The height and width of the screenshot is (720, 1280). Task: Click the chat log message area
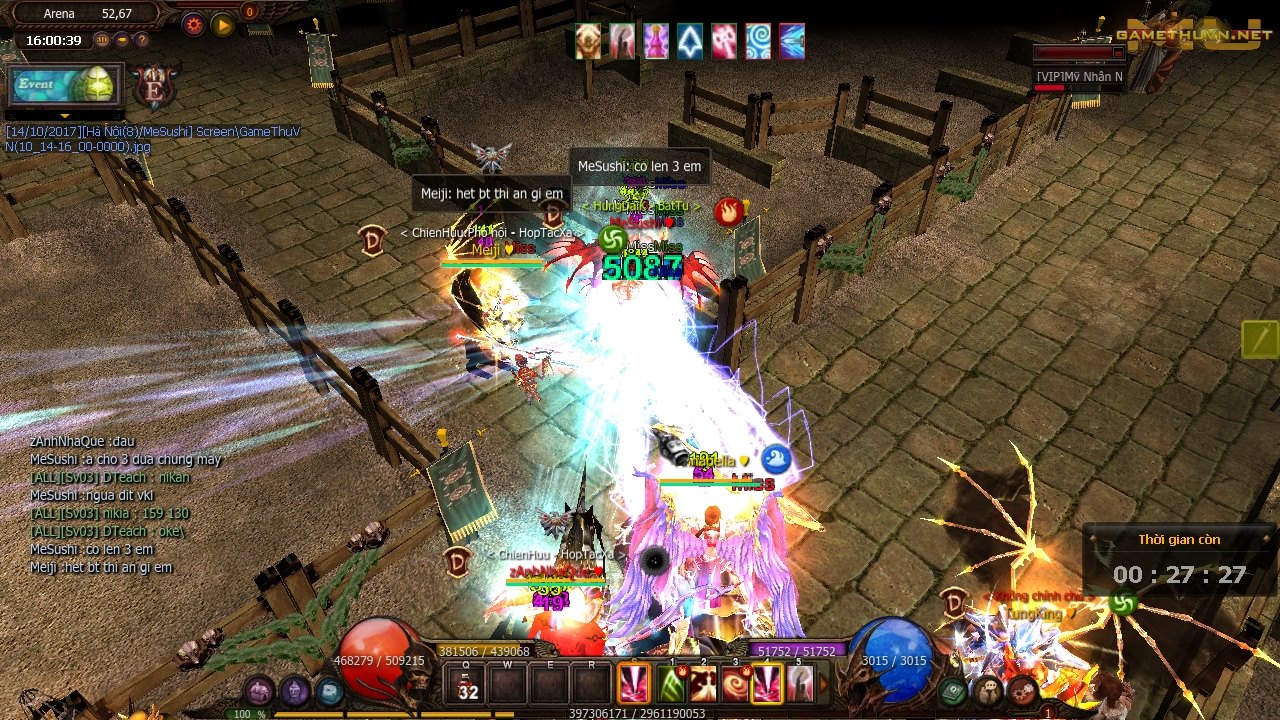click(x=125, y=505)
